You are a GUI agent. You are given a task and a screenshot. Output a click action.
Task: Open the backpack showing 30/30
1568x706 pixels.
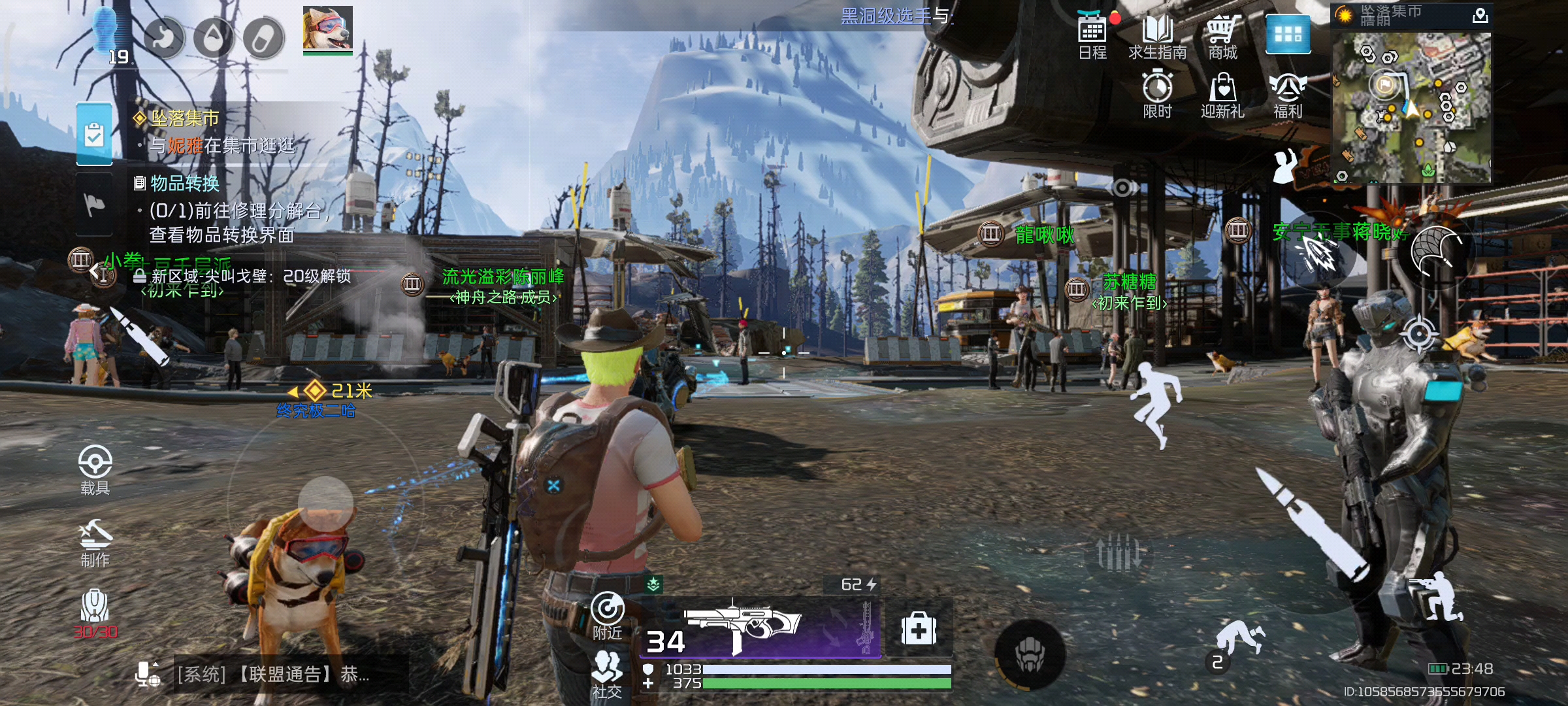pyautogui.click(x=95, y=612)
